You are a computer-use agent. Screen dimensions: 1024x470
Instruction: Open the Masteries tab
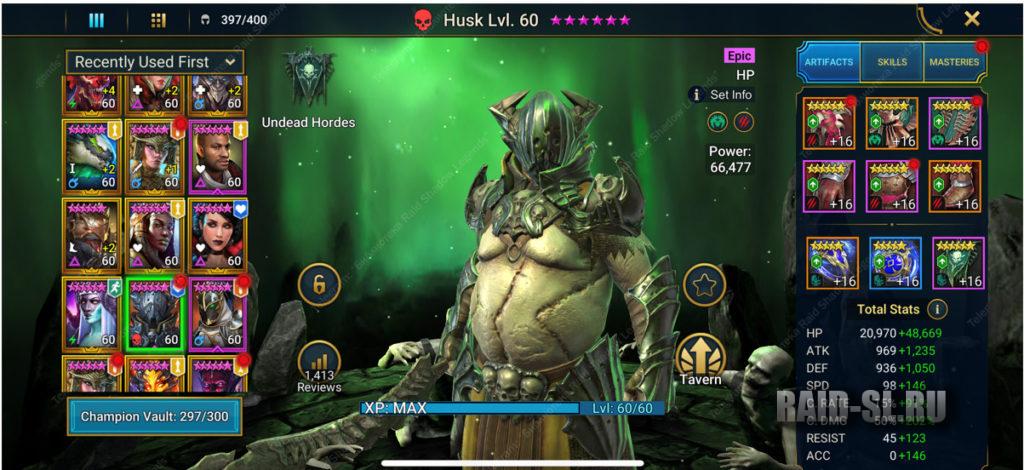[x=954, y=62]
